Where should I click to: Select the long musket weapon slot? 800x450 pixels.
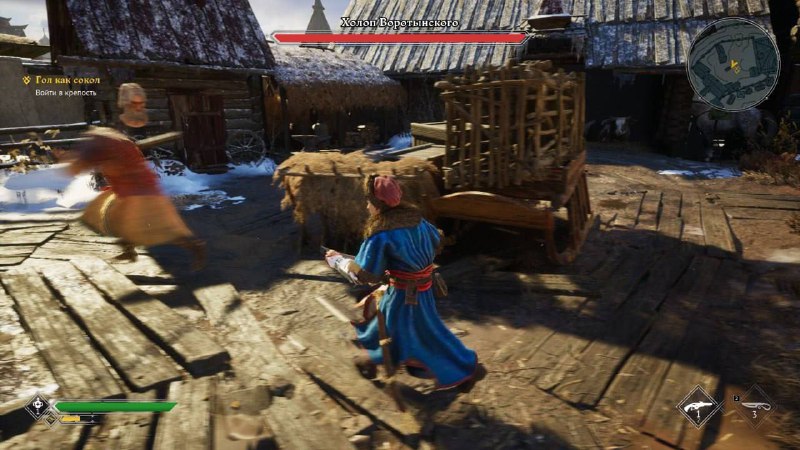point(754,406)
